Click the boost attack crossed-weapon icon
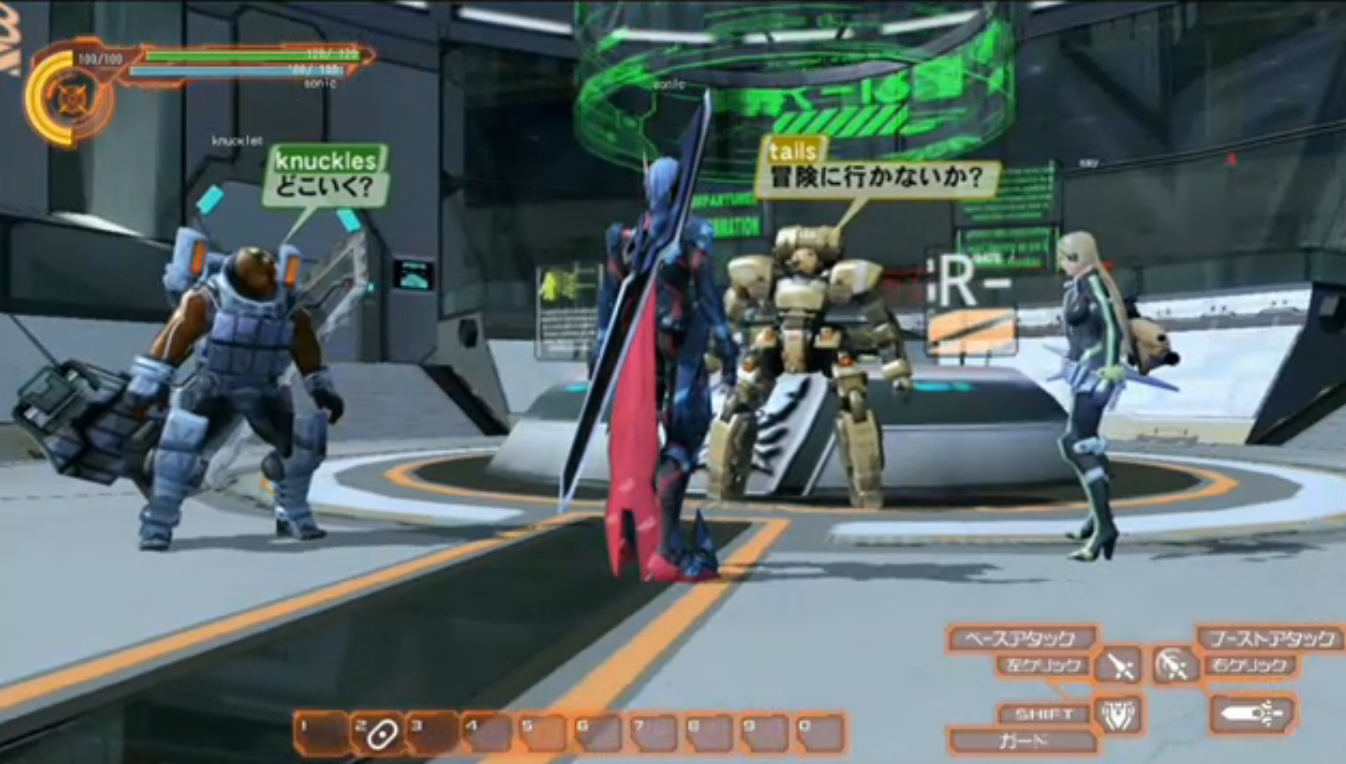 click(x=1173, y=664)
